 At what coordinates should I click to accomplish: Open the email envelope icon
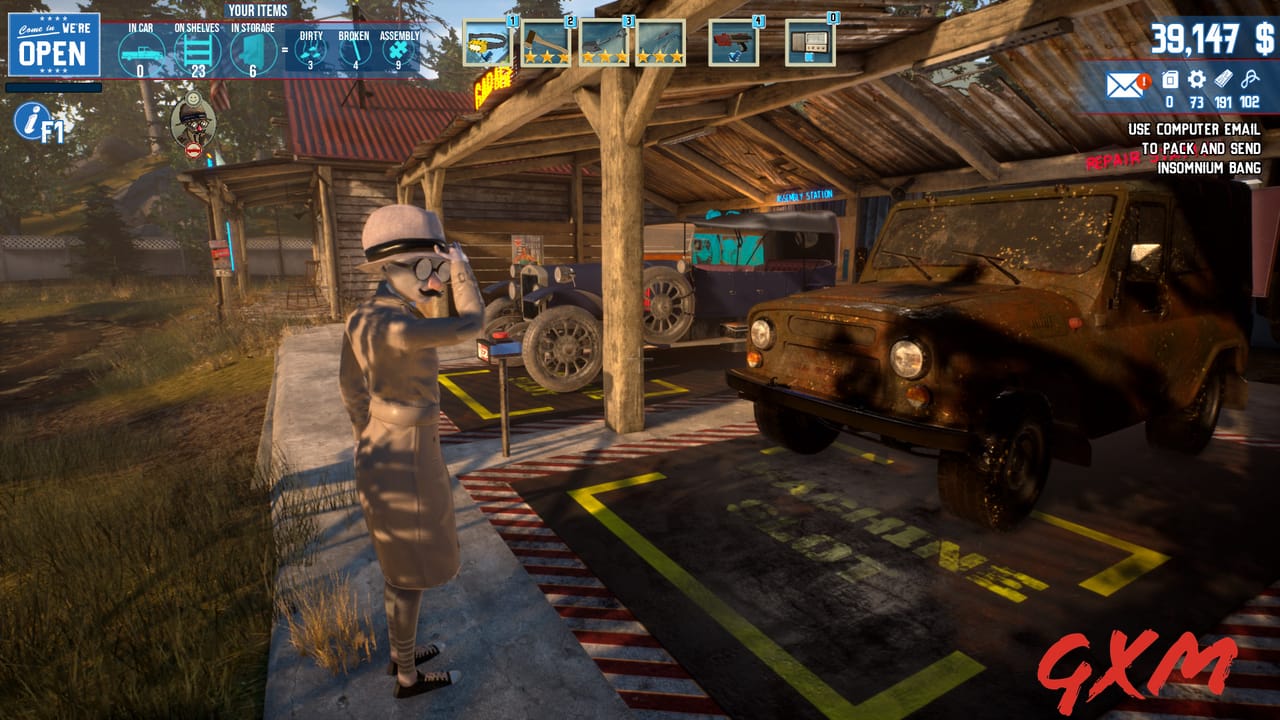[1125, 85]
